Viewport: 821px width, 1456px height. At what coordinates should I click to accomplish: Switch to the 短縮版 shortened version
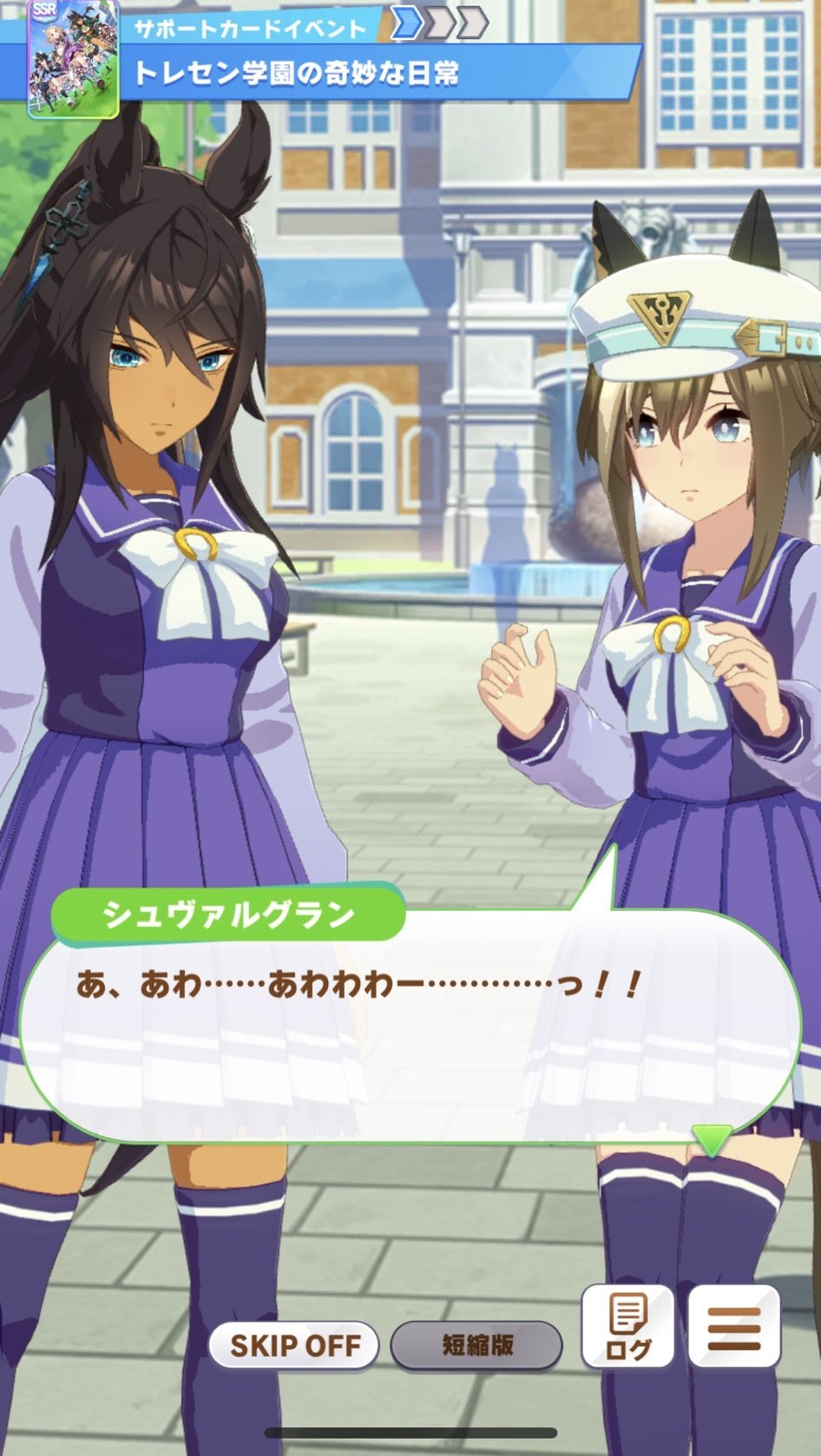click(x=476, y=1346)
